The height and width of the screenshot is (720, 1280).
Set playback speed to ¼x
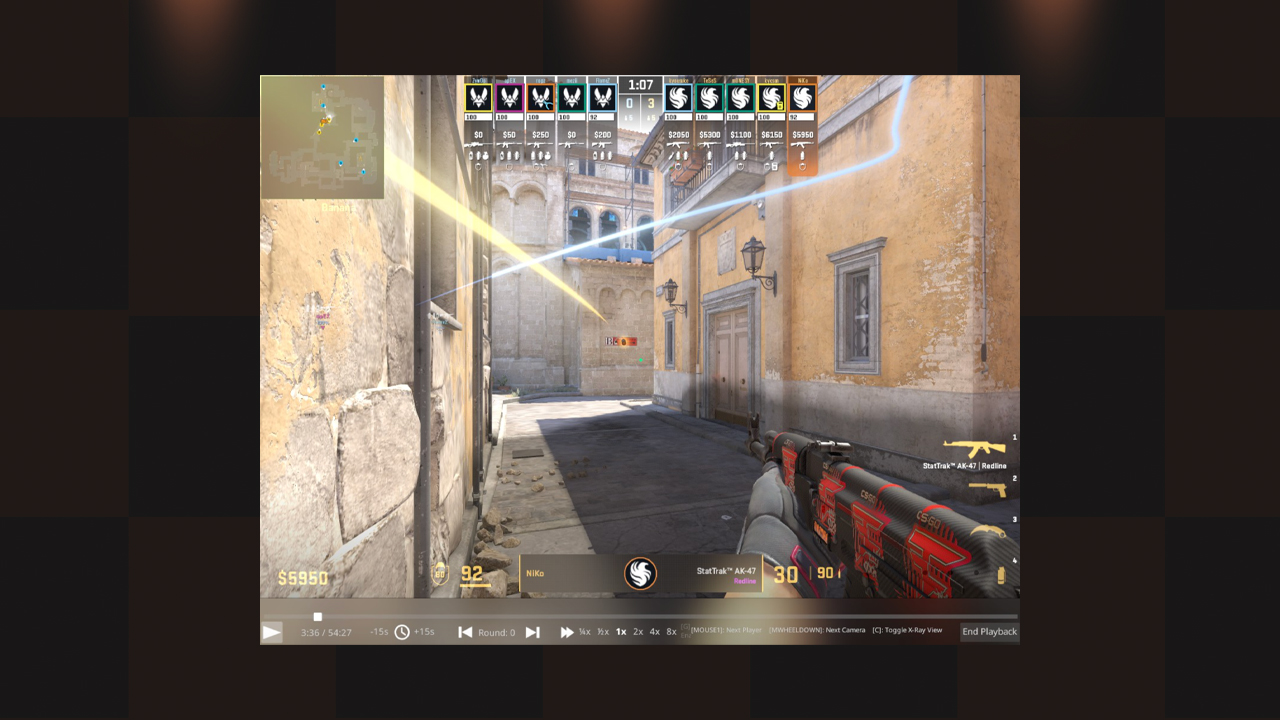(x=584, y=632)
